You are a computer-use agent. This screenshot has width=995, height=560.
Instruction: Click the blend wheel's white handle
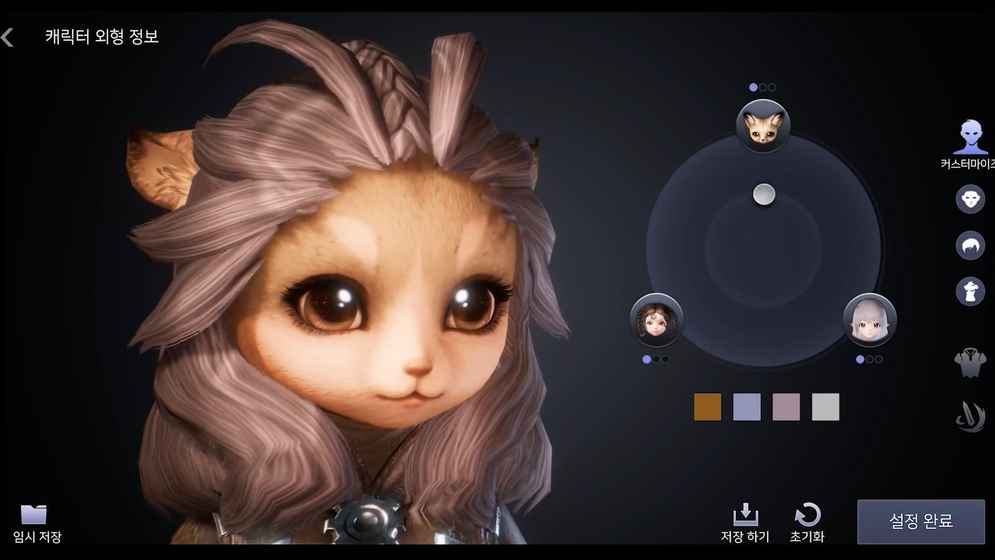(764, 195)
